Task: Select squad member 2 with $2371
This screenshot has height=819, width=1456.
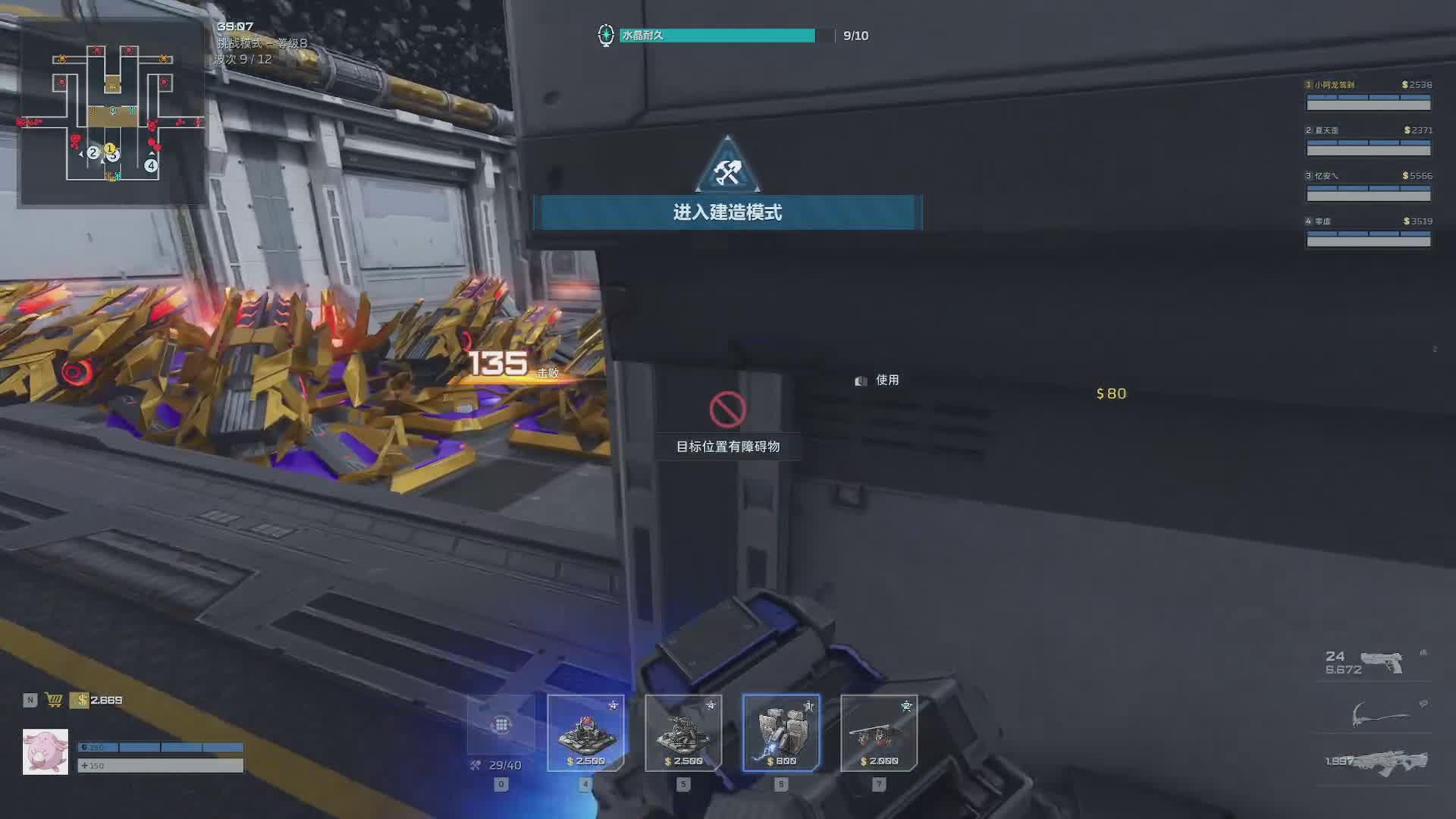Action: (1368, 141)
